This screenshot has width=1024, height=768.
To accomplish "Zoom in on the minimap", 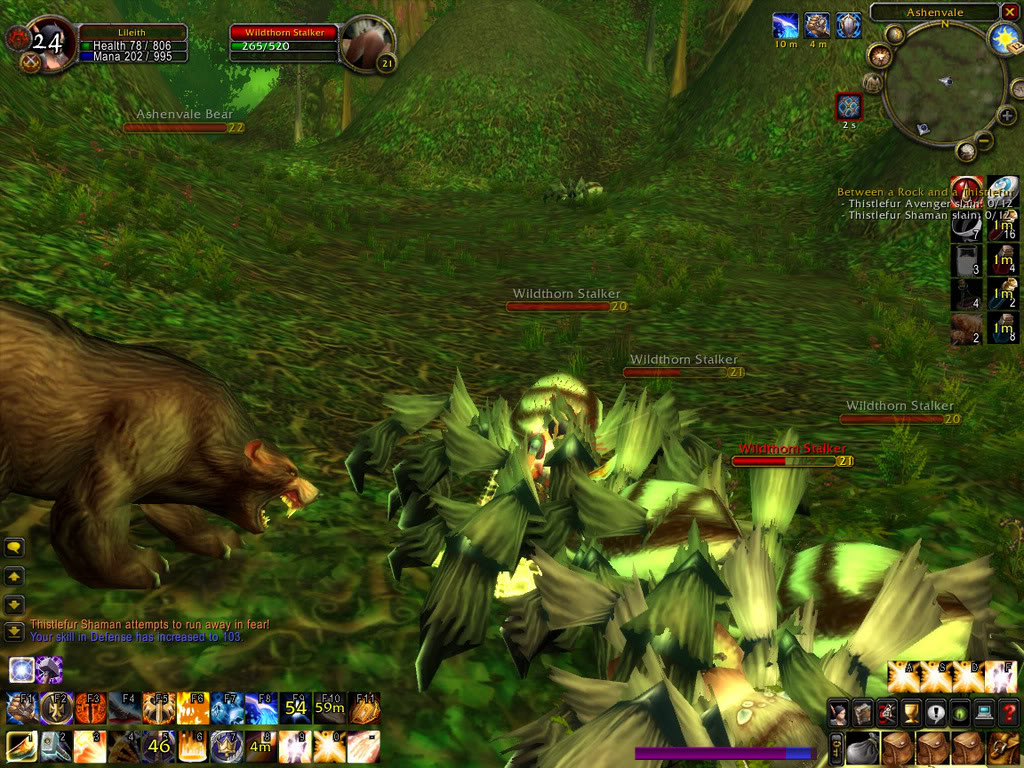I will click(1007, 116).
